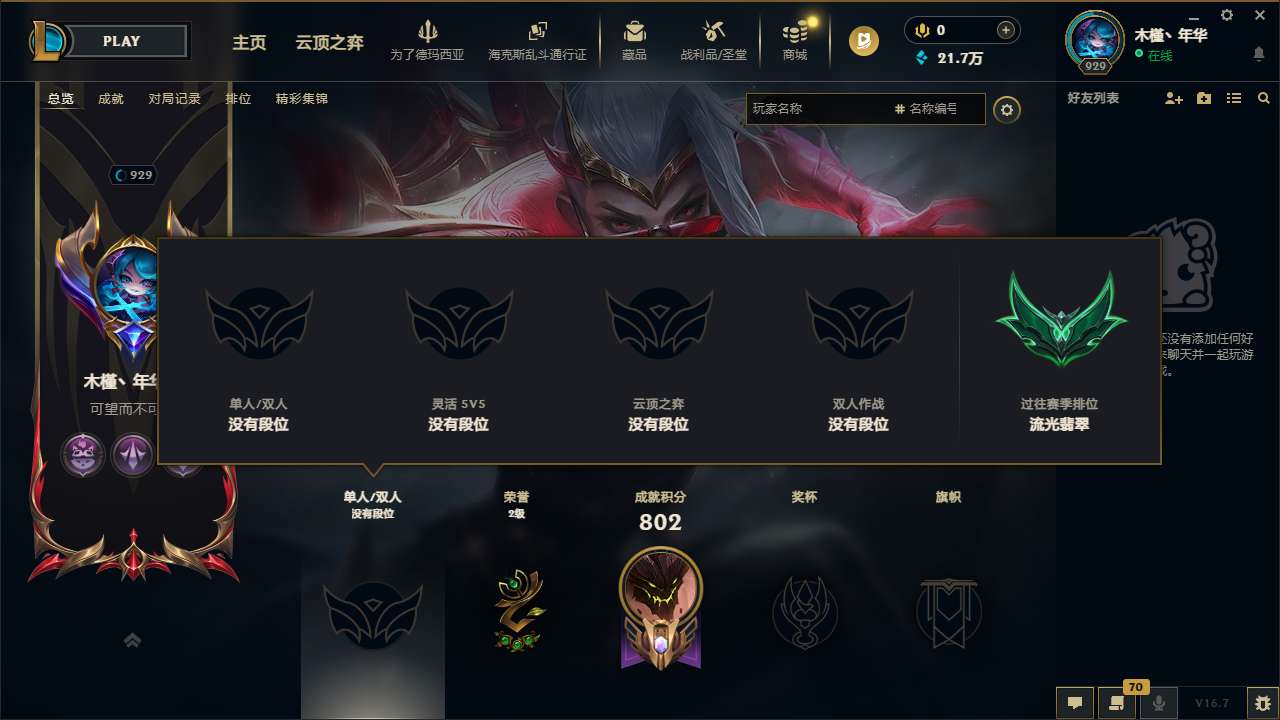Mute the microphone icon in bottom bar
The height and width of the screenshot is (720, 1280).
pyautogui.click(x=1158, y=703)
